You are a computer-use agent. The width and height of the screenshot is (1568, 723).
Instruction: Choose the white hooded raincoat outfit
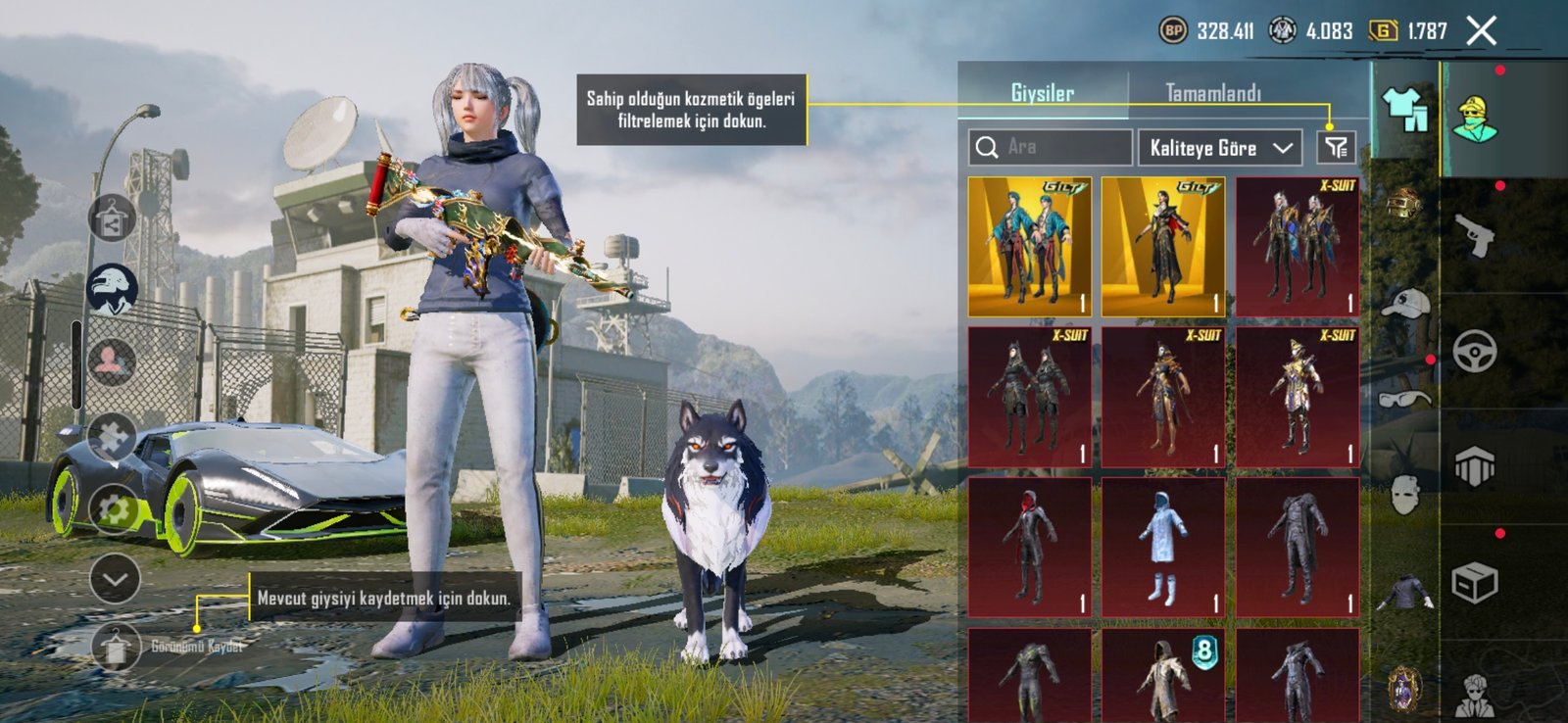(x=1163, y=548)
